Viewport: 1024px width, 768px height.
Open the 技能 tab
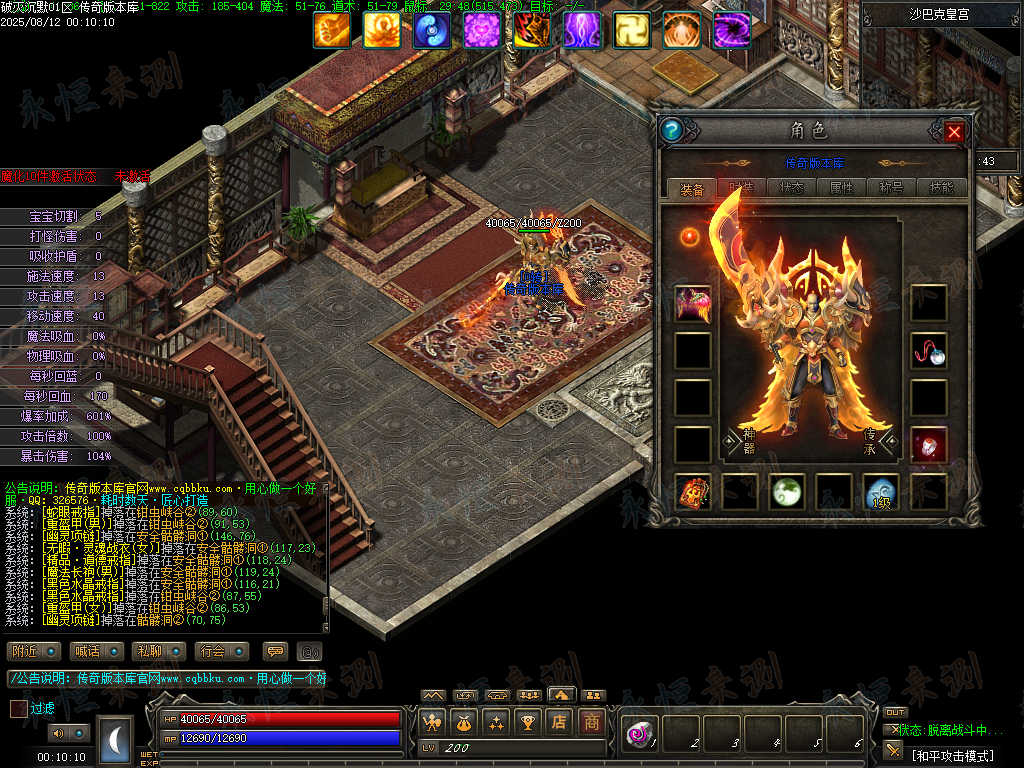coord(941,187)
